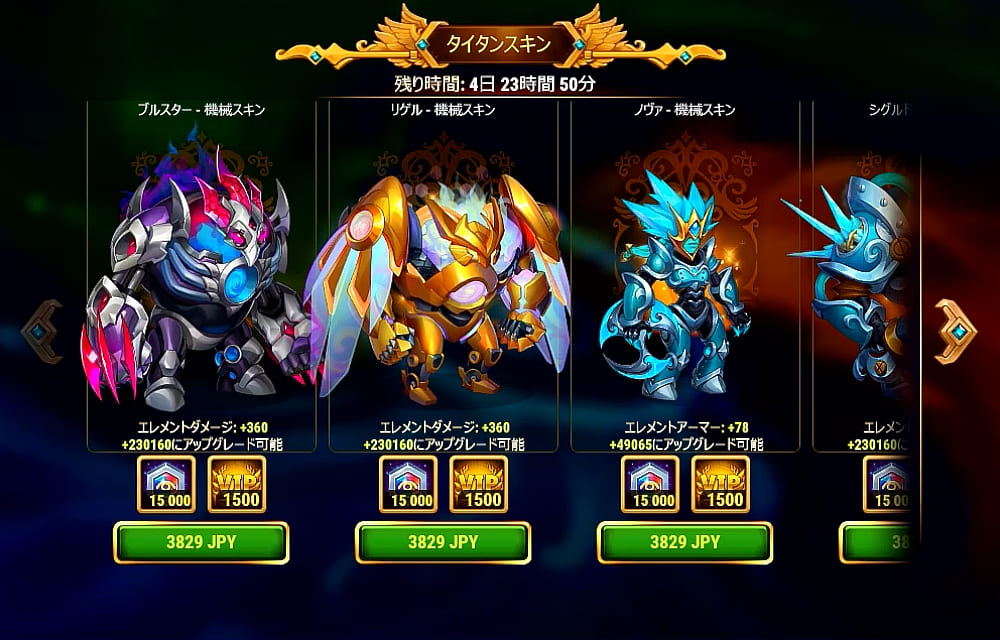Show next skins with the right arrow
This screenshot has width=1000, height=640.
click(x=955, y=332)
